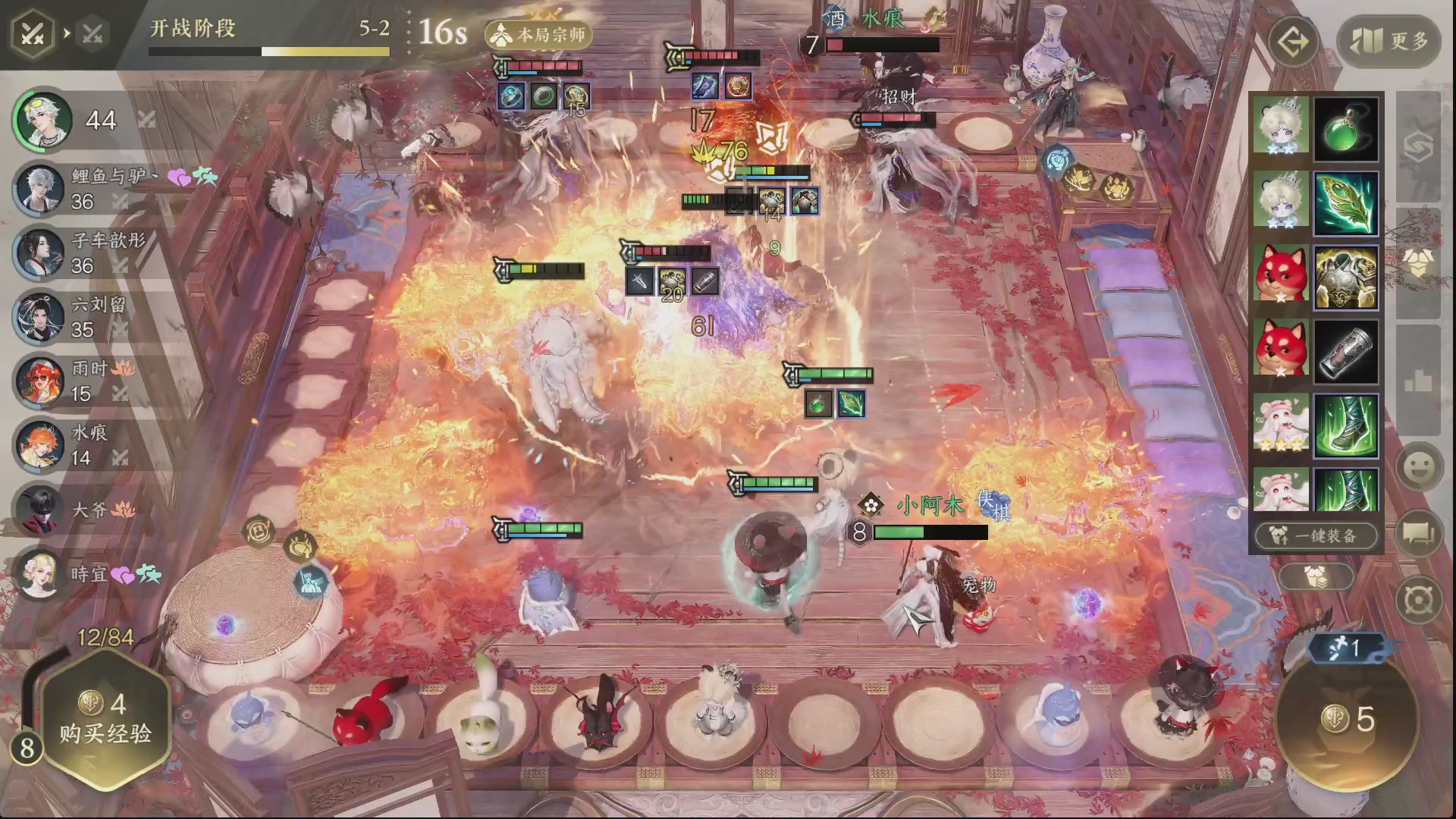The height and width of the screenshot is (819, 1456).
Task: Click the gold coin button showing 5
Action: (x=1347, y=719)
